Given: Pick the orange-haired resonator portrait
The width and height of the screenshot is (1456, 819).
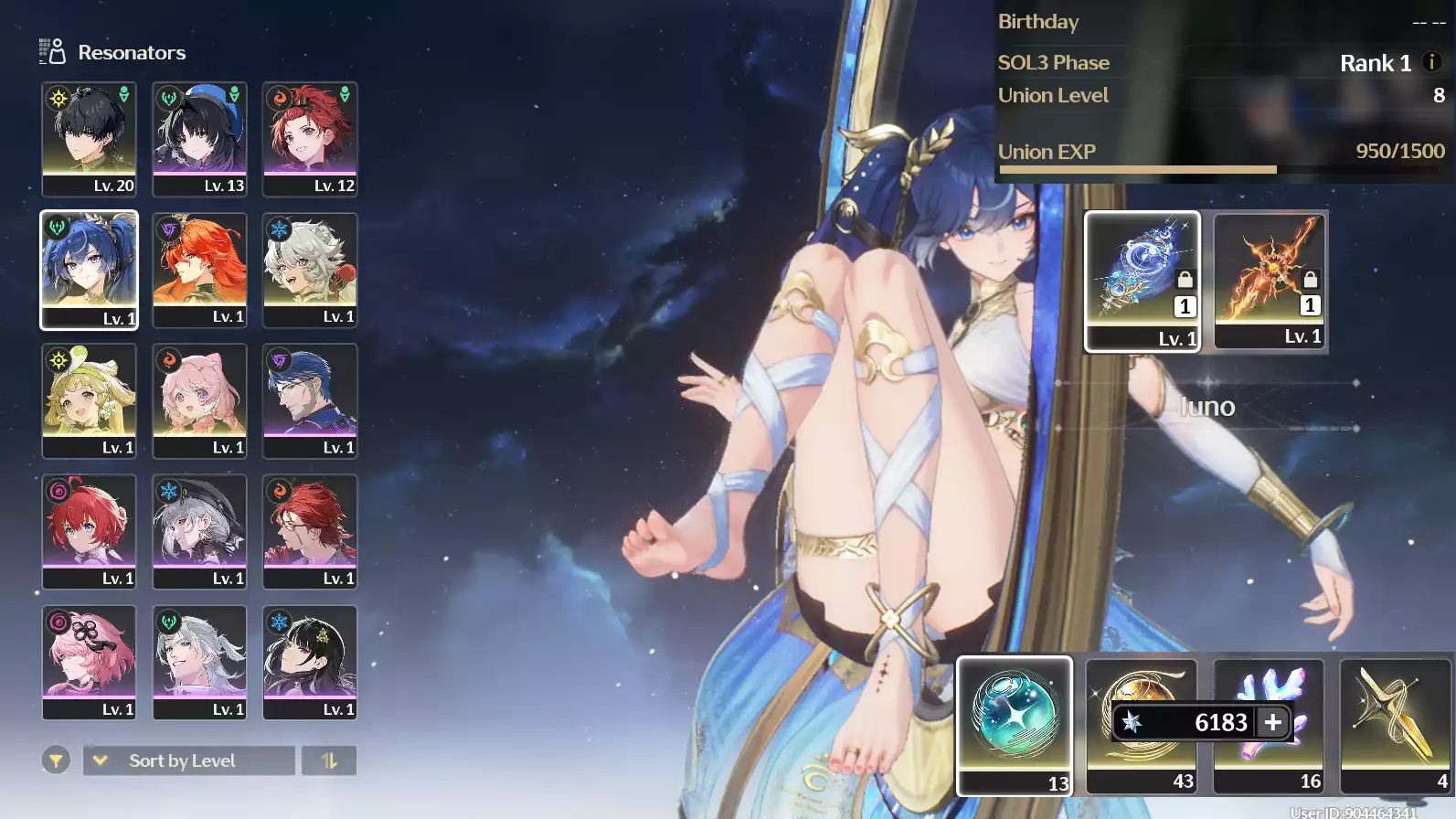Looking at the screenshot, I should tap(199, 270).
